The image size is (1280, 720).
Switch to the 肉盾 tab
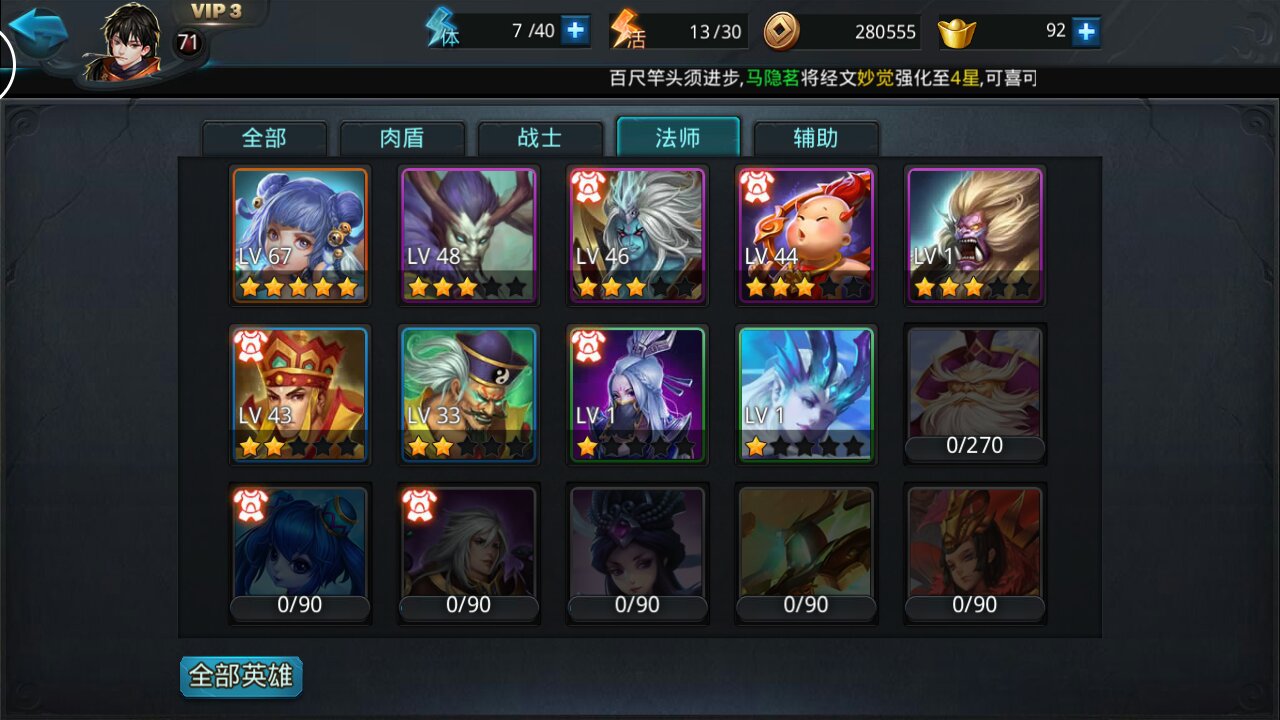[x=403, y=138]
